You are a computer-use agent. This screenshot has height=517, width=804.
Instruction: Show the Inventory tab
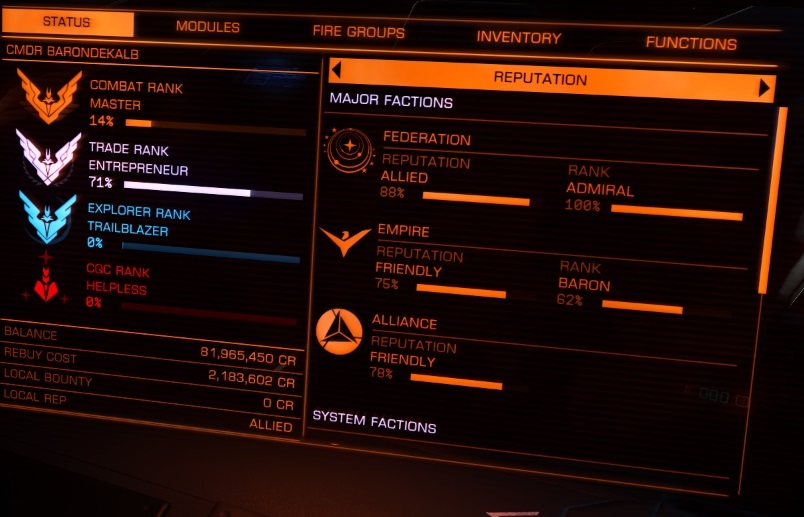[518, 37]
